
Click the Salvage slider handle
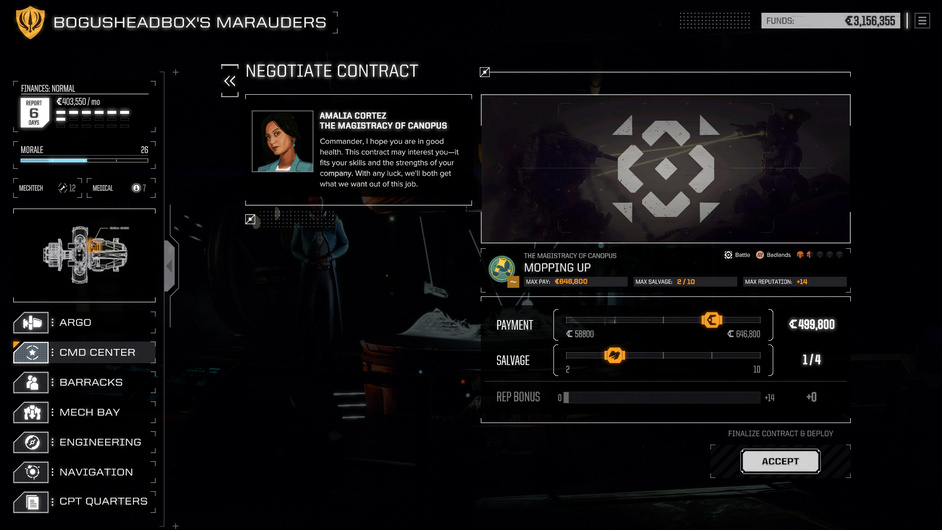point(614,355)
